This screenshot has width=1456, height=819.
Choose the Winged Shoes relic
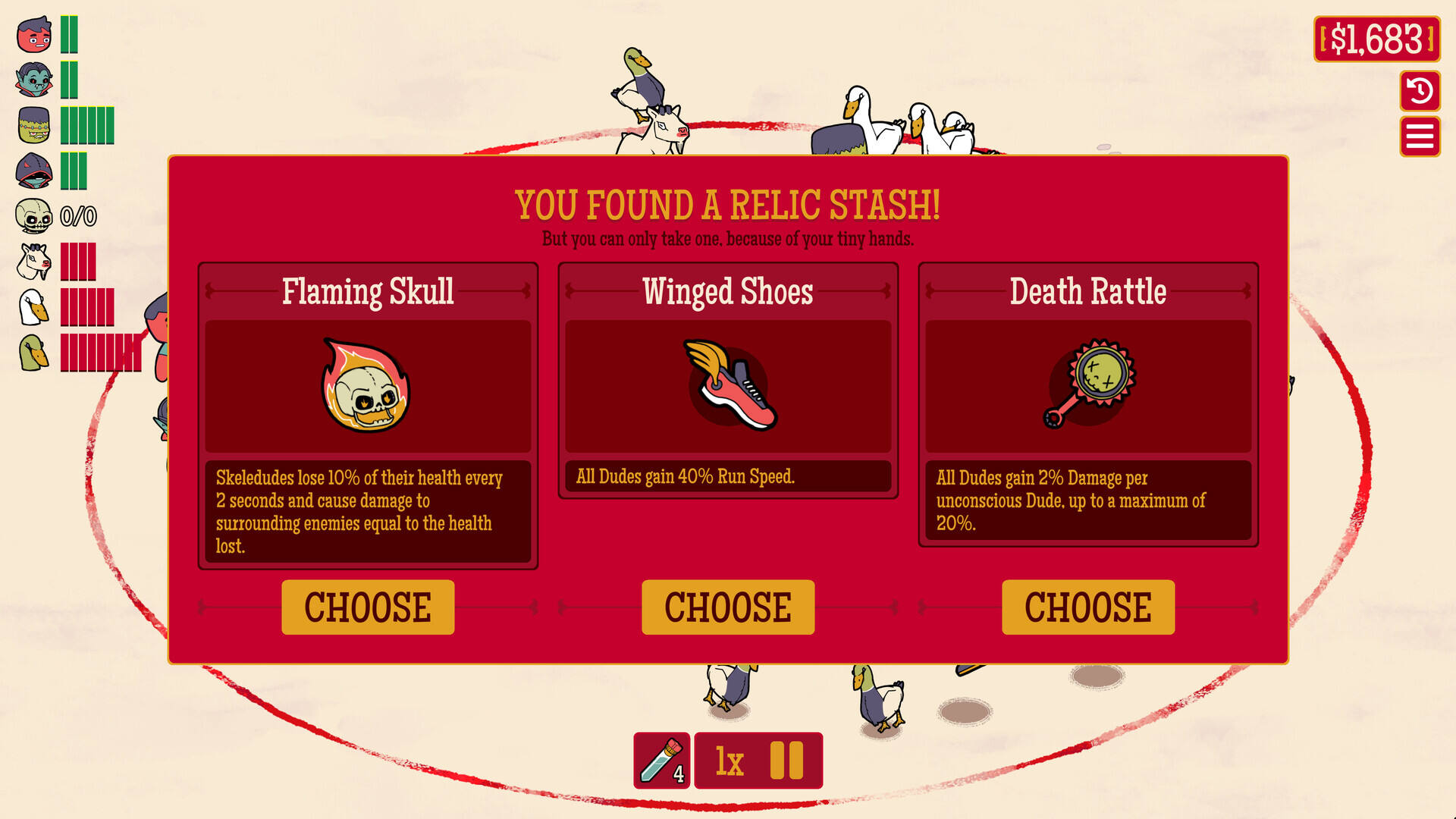point(728,607)
